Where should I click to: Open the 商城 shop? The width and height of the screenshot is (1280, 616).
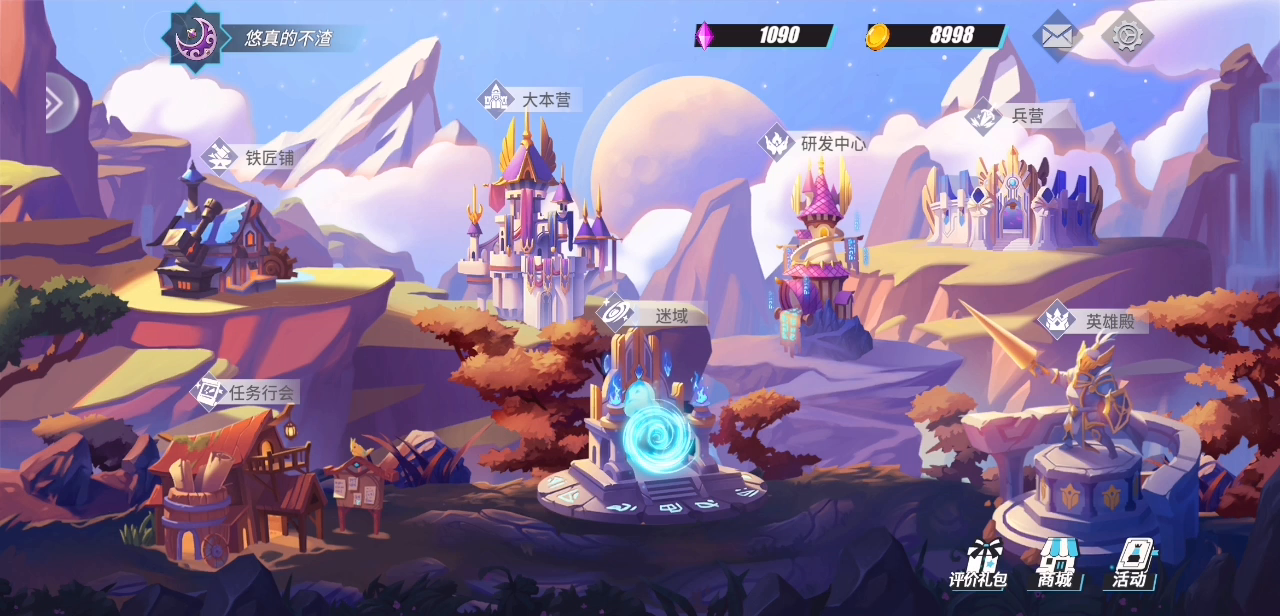[1055, 566]
